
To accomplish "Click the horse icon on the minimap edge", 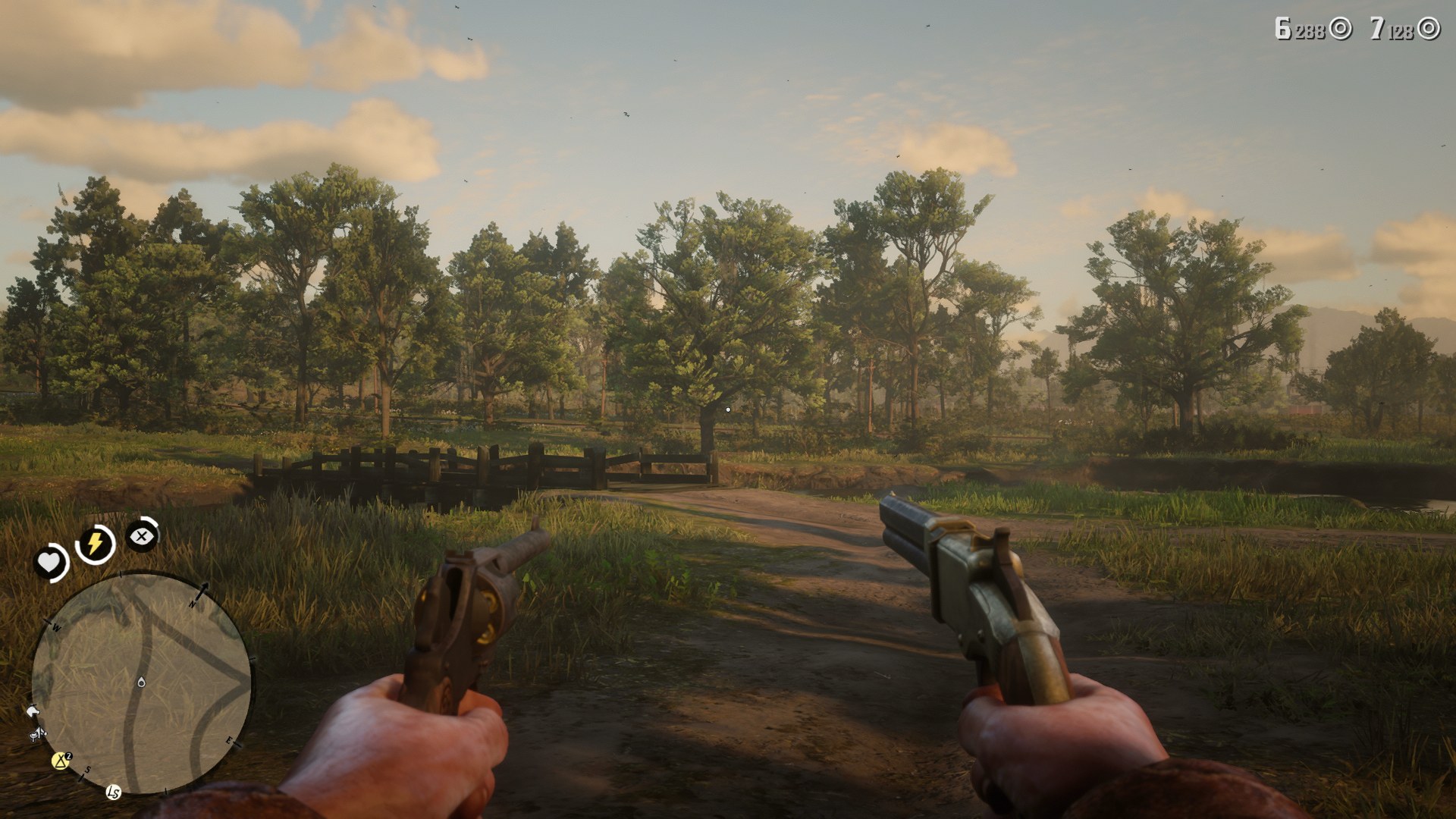I will coord(33,711).
